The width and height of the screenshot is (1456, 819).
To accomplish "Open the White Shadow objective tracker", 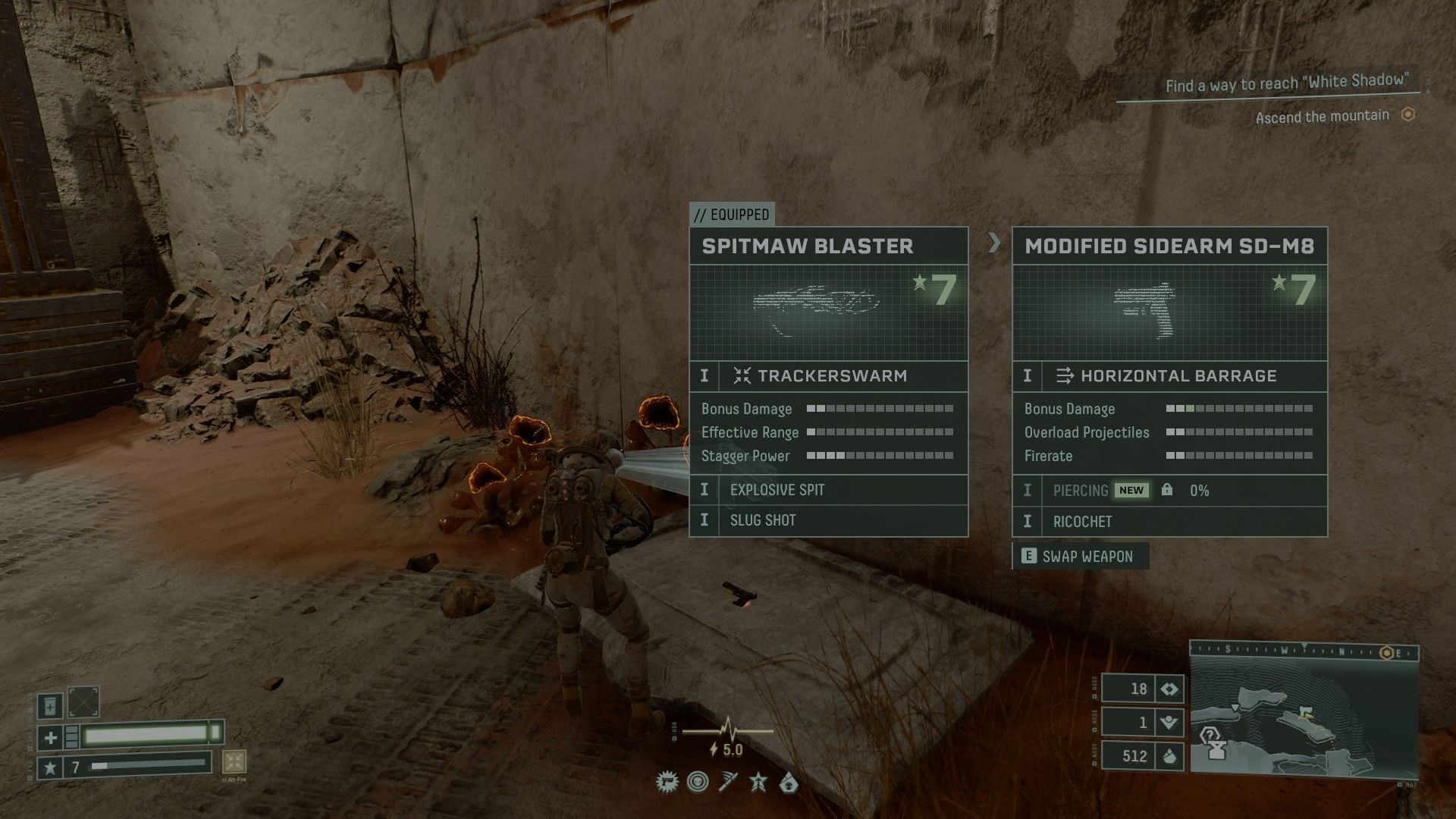I will [1286, 82].
